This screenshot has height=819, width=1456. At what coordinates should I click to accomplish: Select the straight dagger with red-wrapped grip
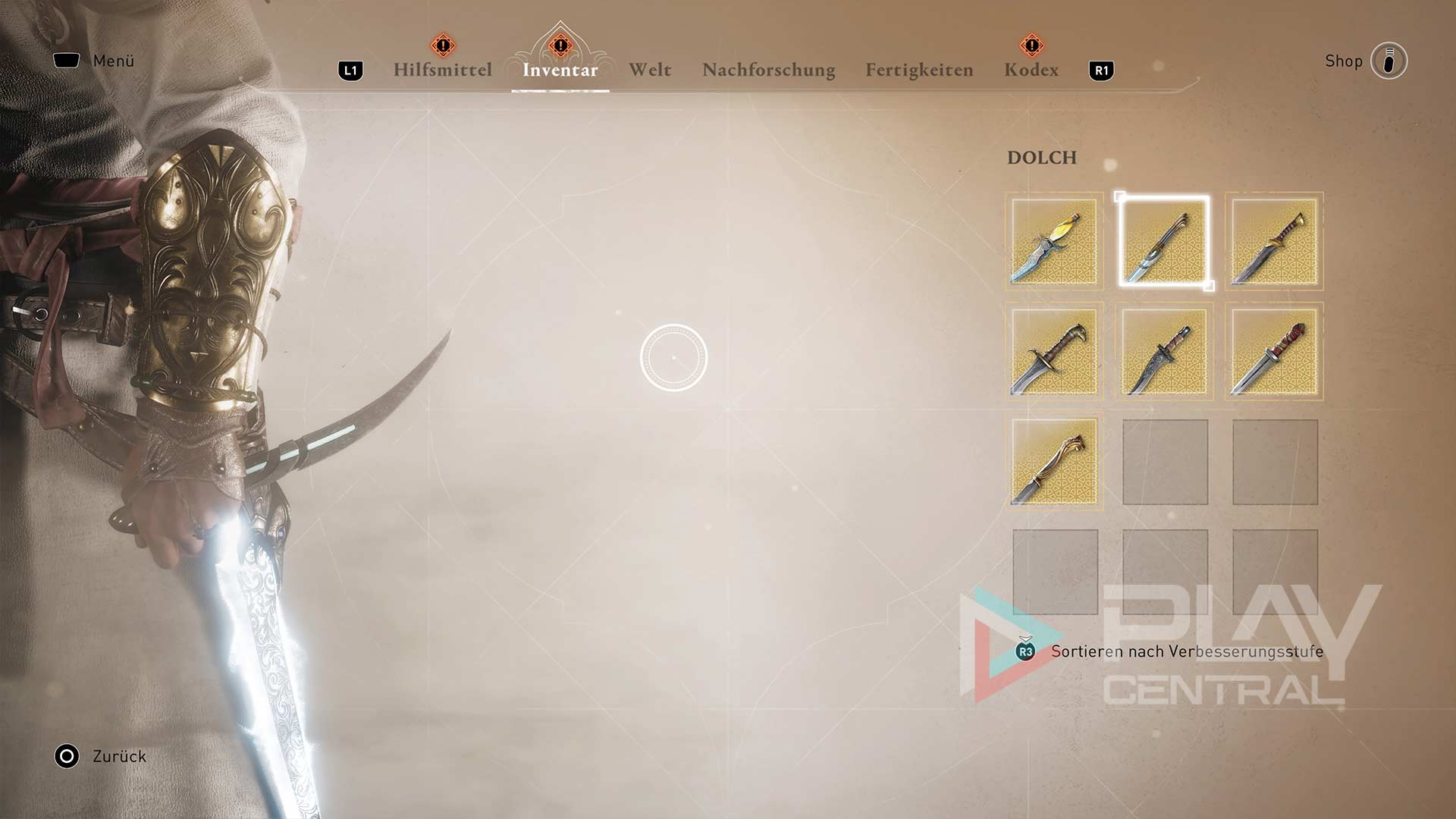pyautogui.click(x=1274, y=352)
